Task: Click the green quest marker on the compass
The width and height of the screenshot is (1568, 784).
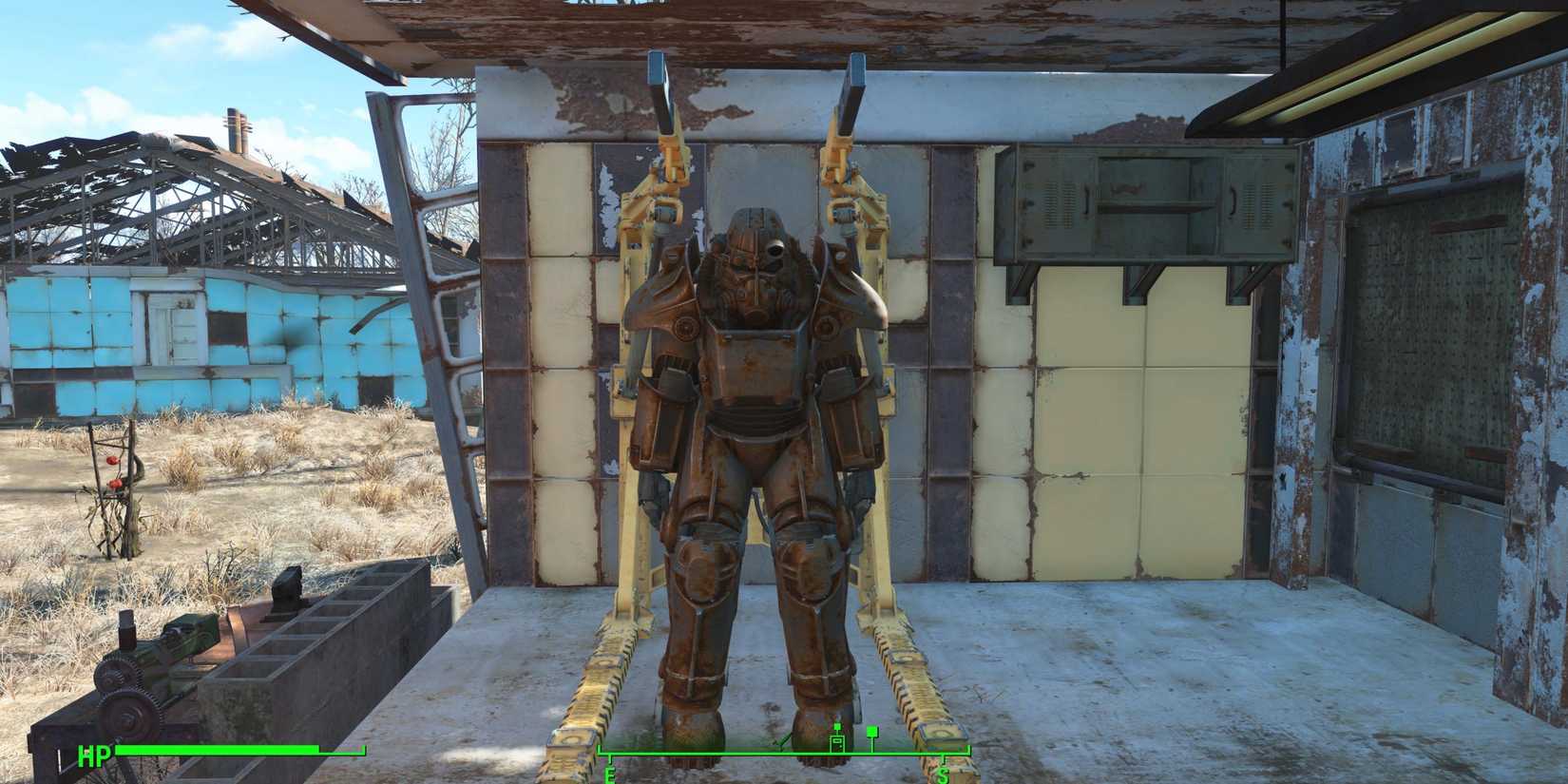Action: (871, 732)
